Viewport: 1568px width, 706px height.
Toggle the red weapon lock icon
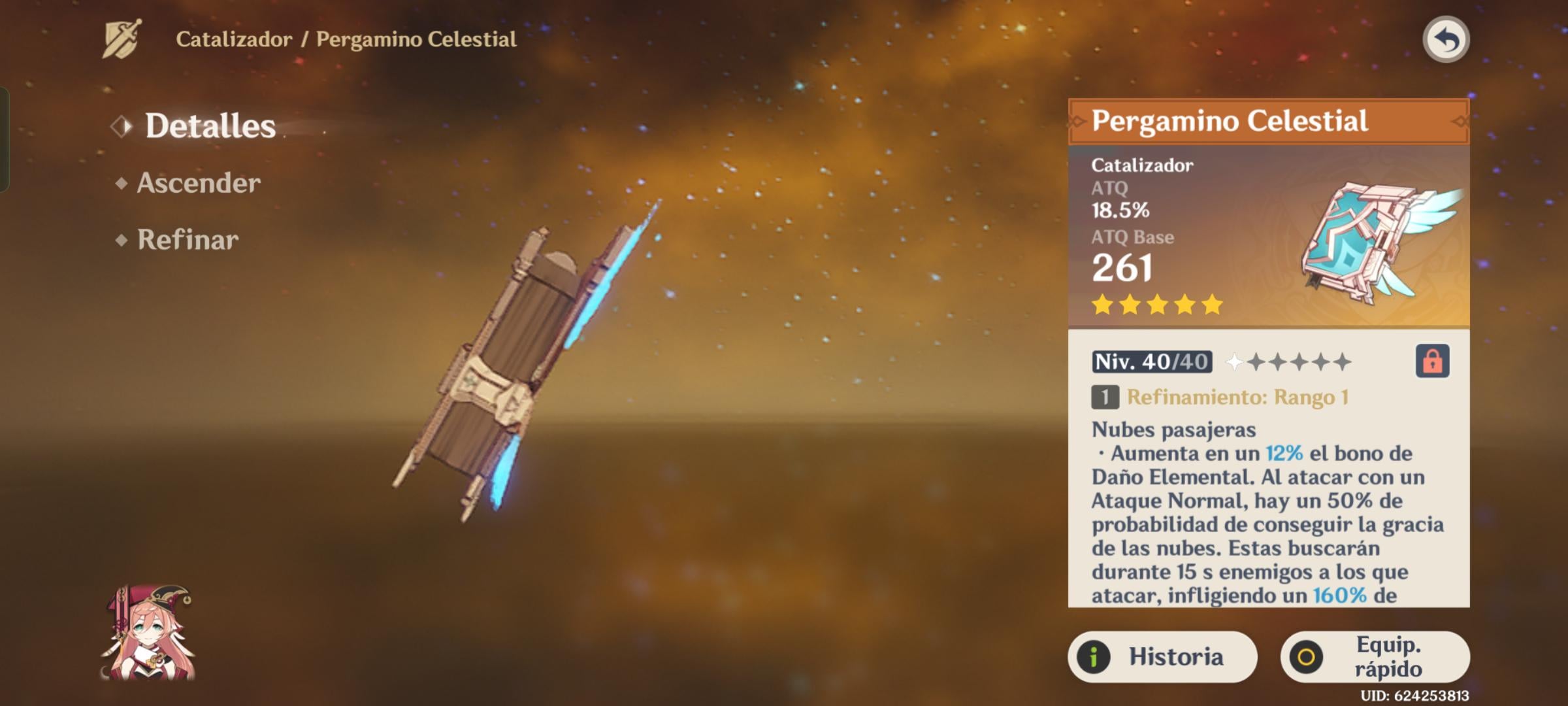pyautogui.click(x=1432, y=361)
